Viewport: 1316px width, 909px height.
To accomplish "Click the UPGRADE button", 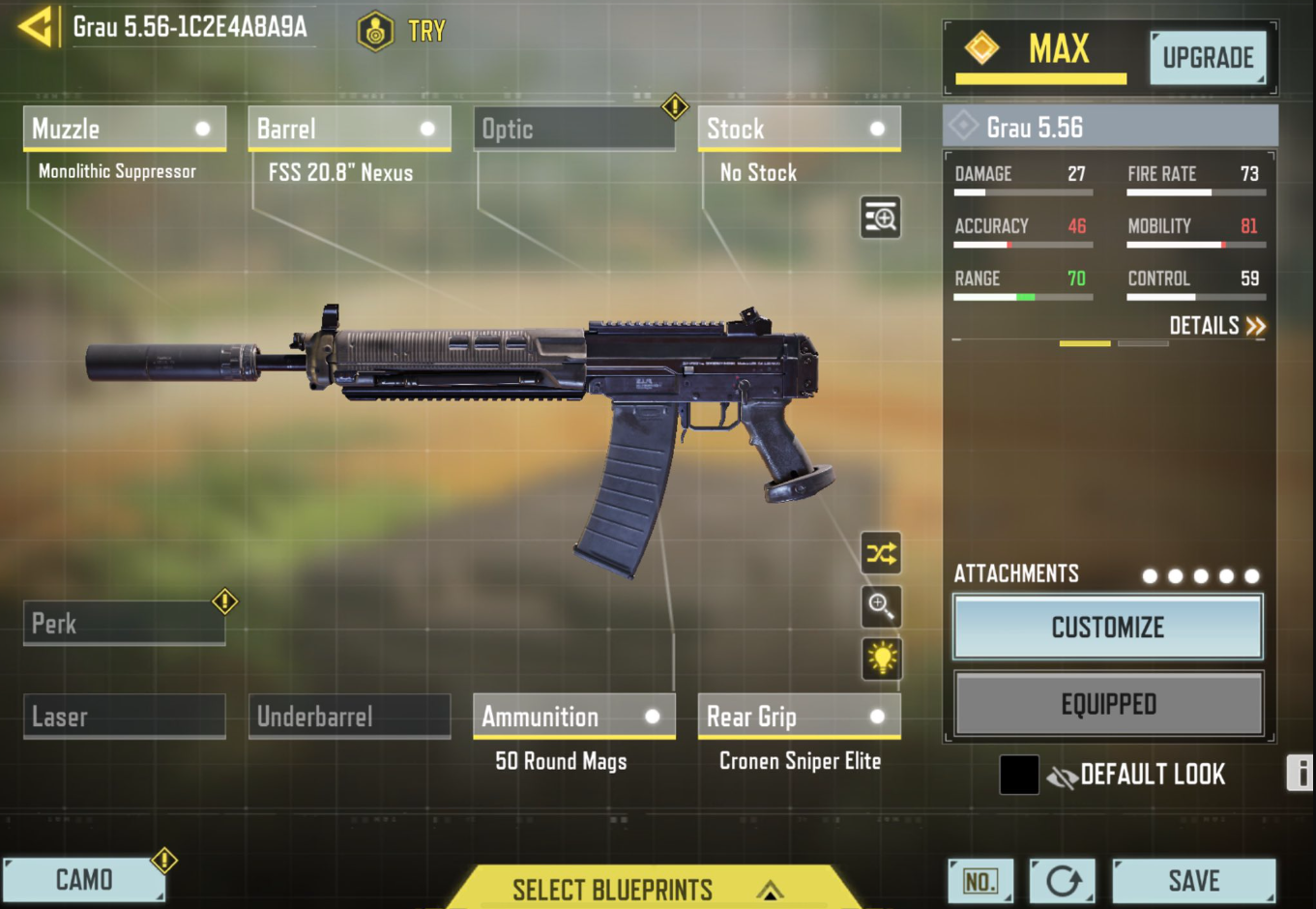I will (1208, 58).
